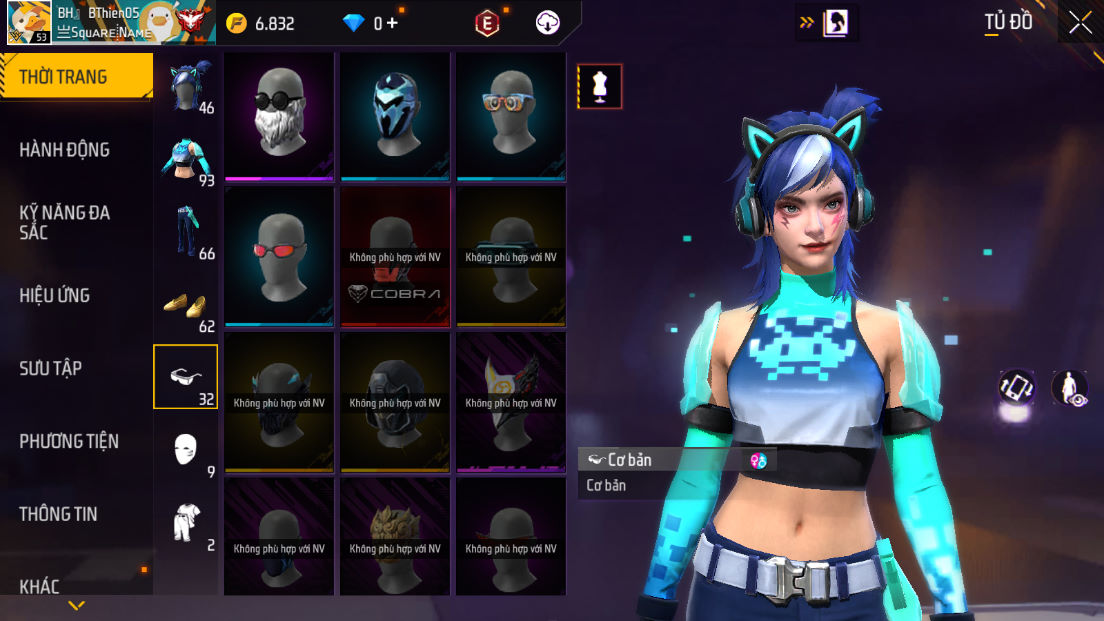This screenshot has height=621, width=1104.
Task: Select the Hiệu Ứng tab
Action: (x=55, y=295)
